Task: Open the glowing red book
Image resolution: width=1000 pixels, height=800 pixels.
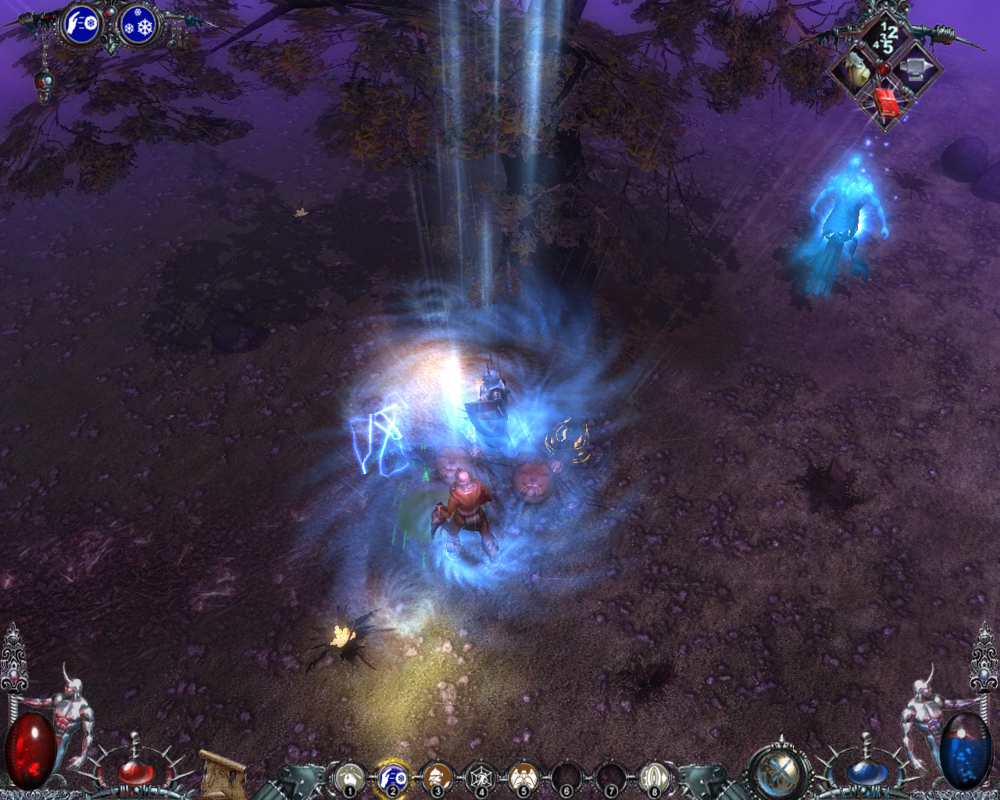Action: (x=886, y=101)
